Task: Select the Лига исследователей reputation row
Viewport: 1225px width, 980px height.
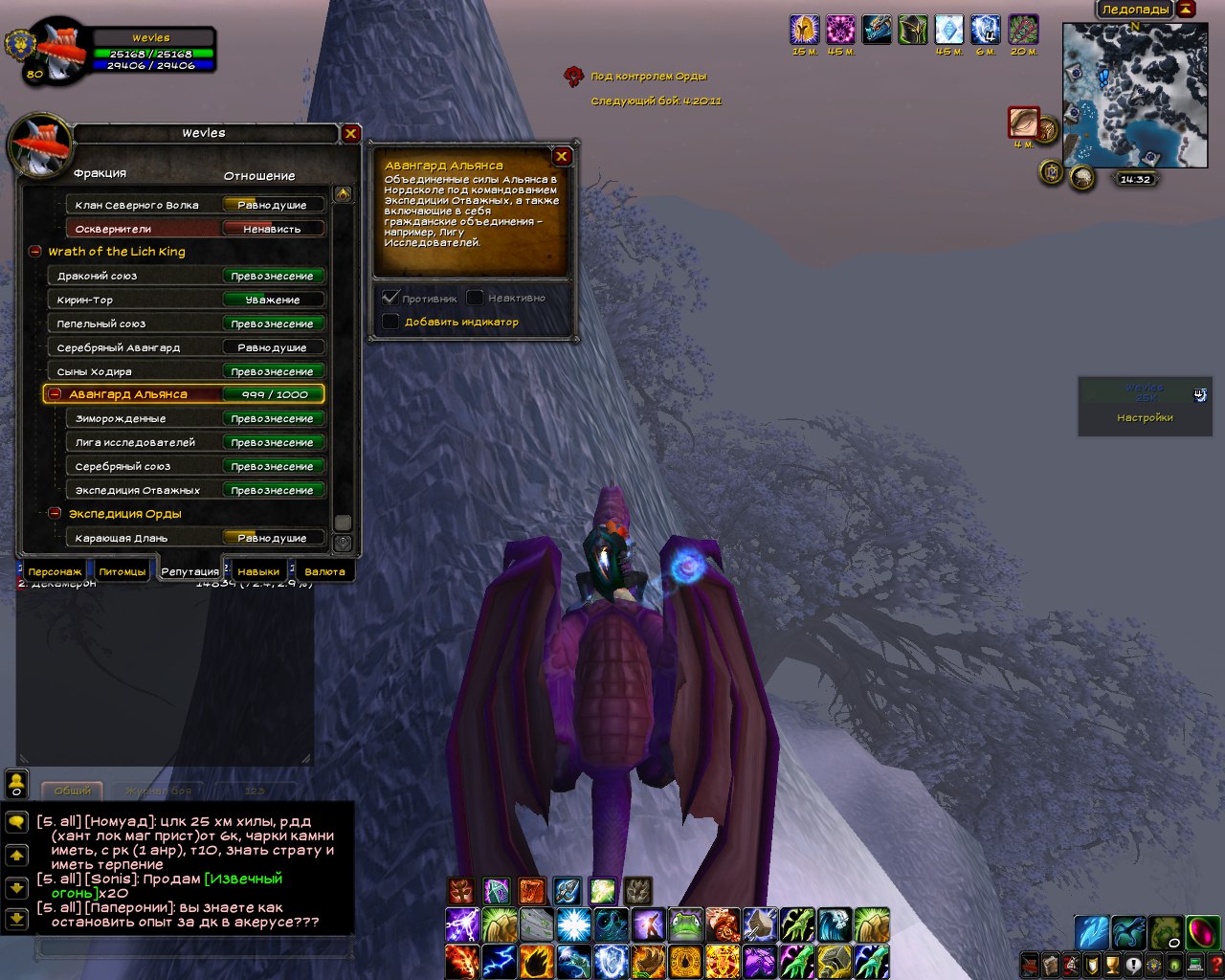Action: point(196,442)
